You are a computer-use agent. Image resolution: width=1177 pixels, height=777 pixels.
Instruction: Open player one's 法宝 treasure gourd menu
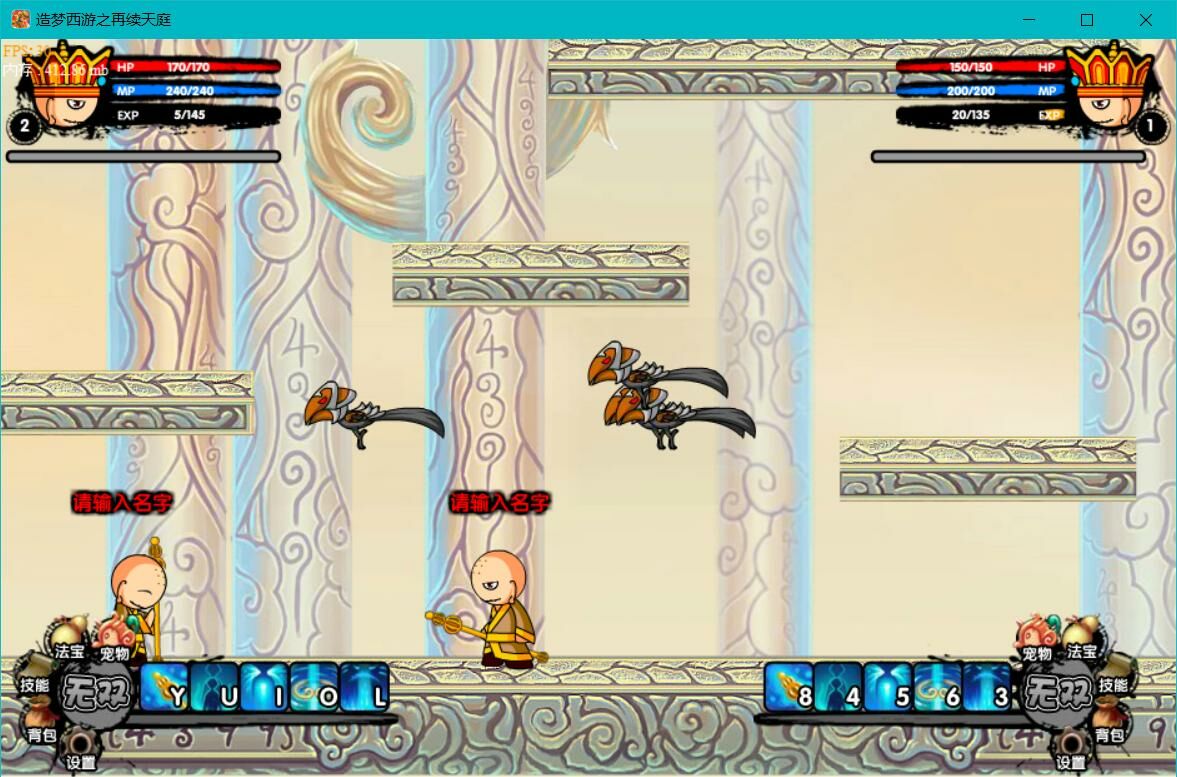pyautogui.click(x=70, y=638)
